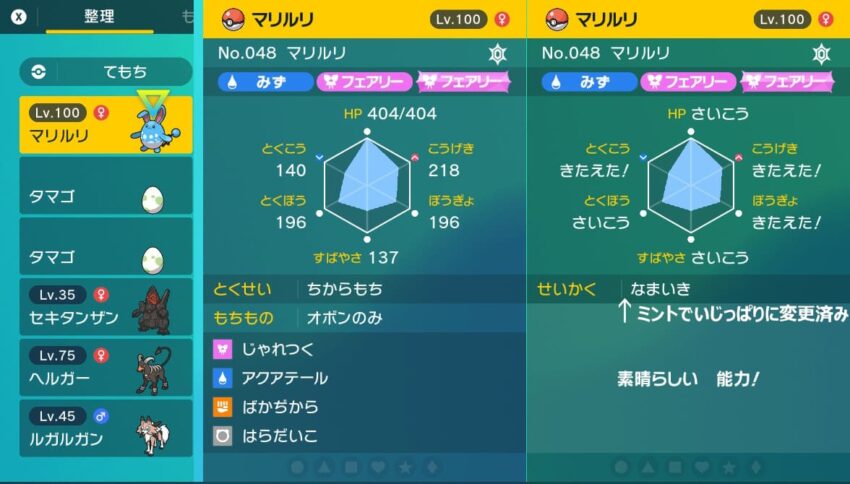Viewport: 850px width, 484px height.
Task: Switch to the 整理 tab
Action: pyautogui.click(x=98, y=17)
